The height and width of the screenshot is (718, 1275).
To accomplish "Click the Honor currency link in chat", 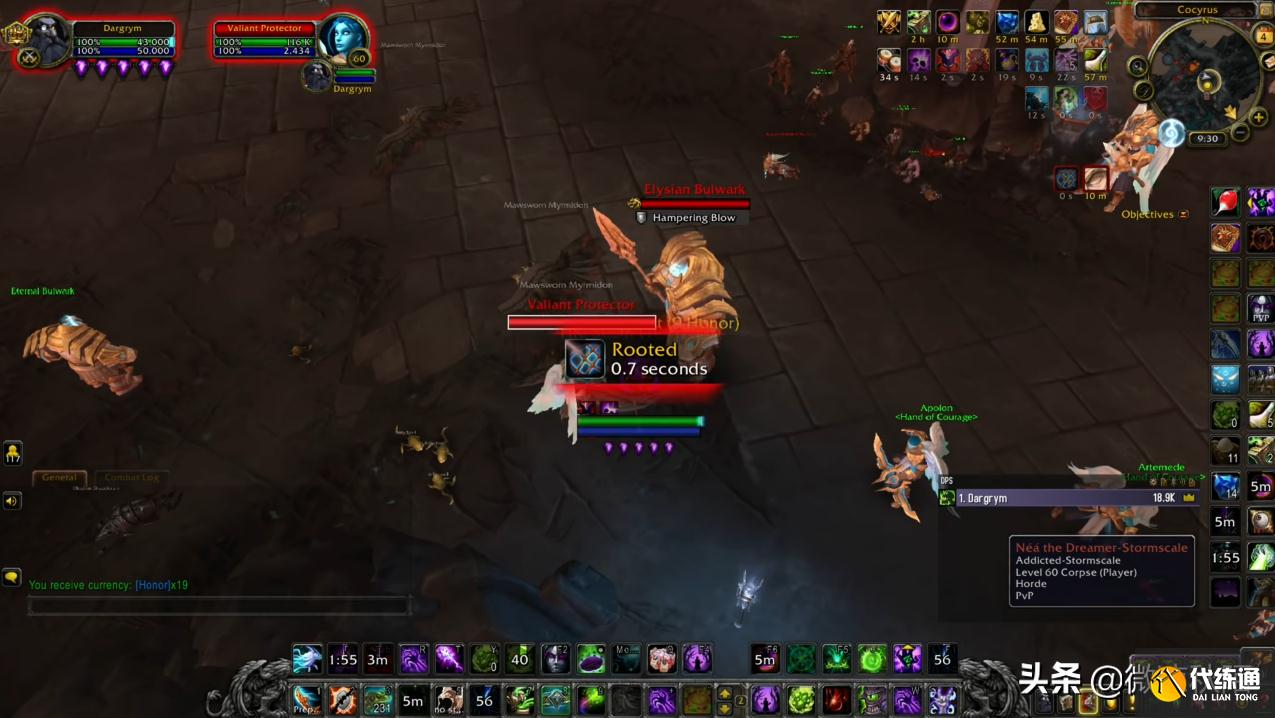I will point(153,585).
